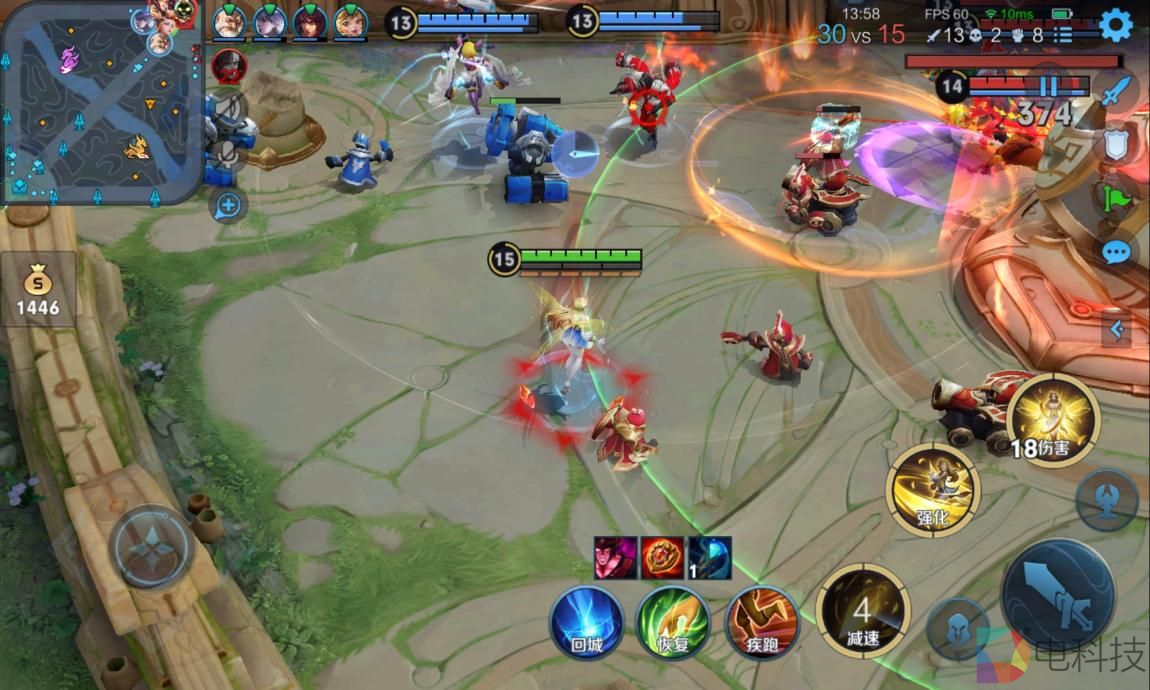This screenshot has height=690, width=1150.
Task: Toggle the muted speaker icon
Action: tap(229, 107)
